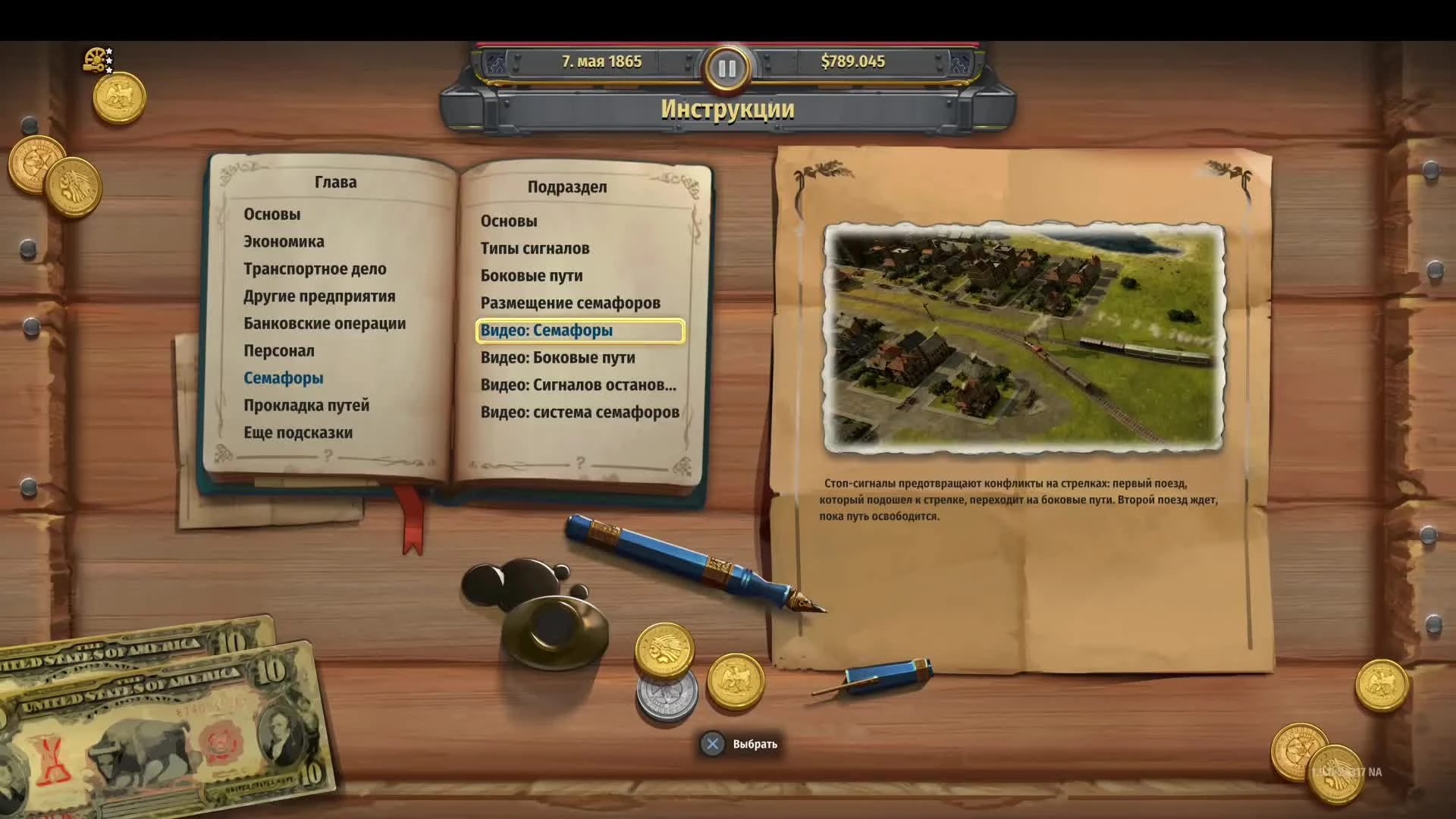Switch to the Подраздел page entry Основы
The height and width of the screenshot is (819, 1456).
pos(509,220)
